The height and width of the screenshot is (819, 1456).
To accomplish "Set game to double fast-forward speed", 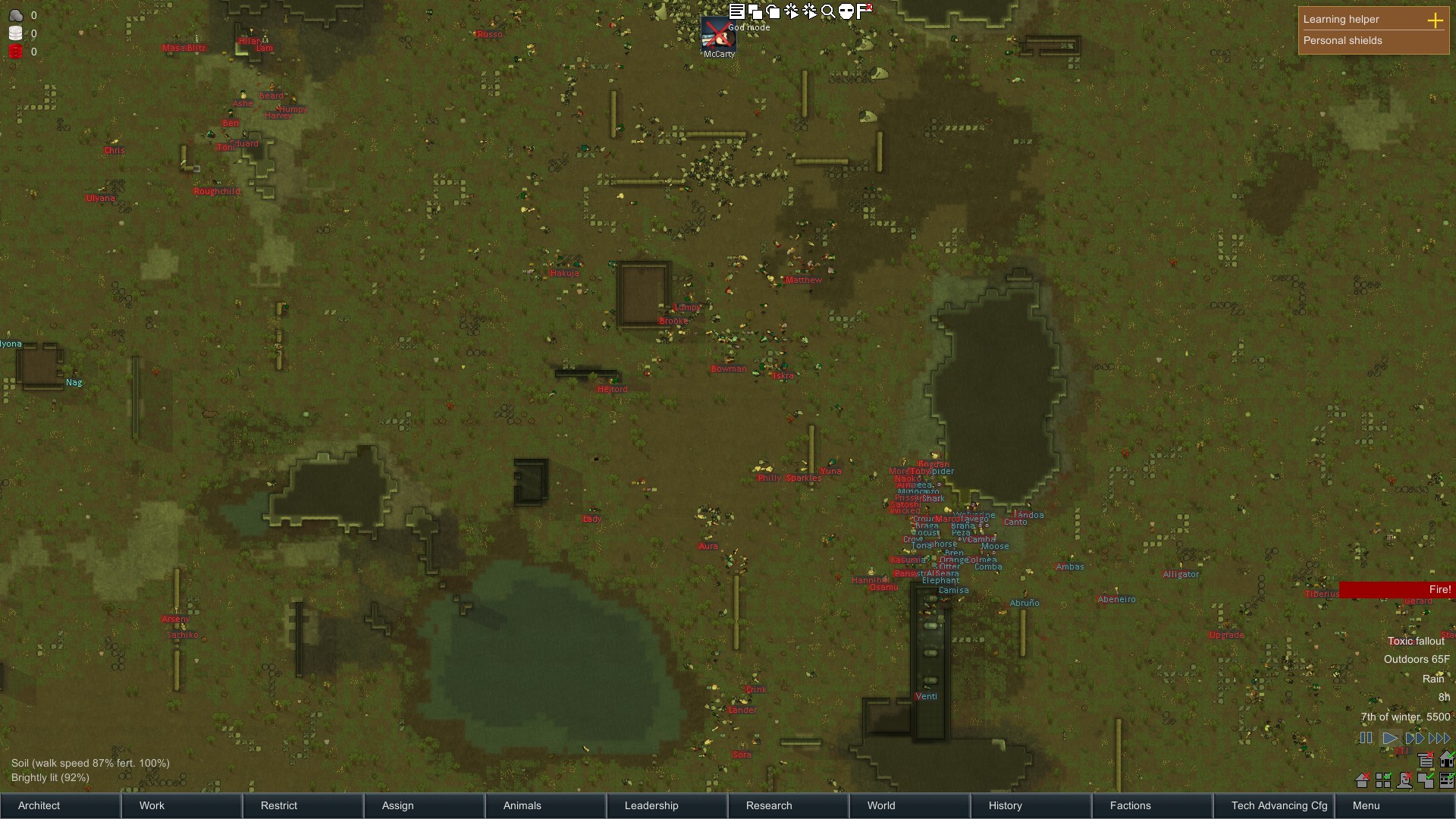I will pos(1414,738).
